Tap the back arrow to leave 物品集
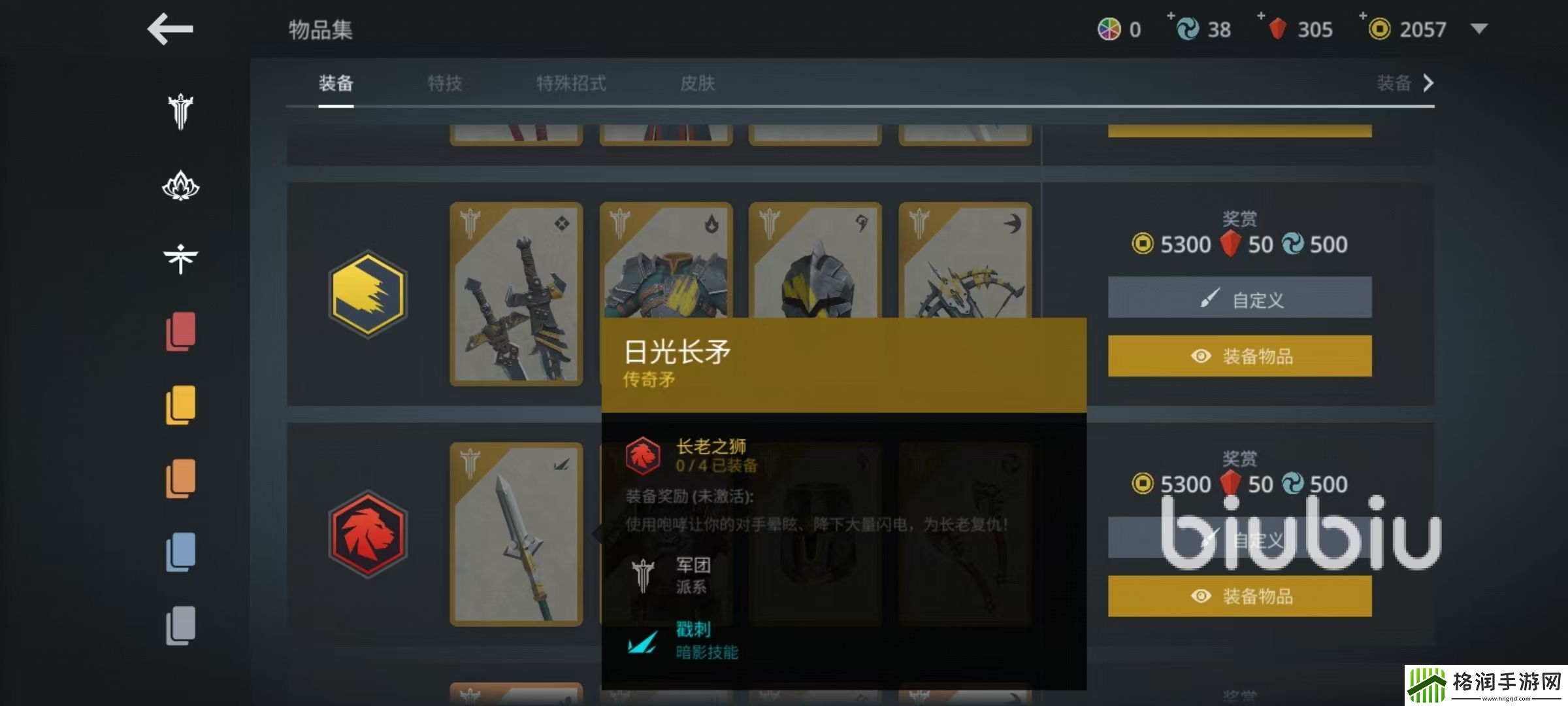 point(170,29)
